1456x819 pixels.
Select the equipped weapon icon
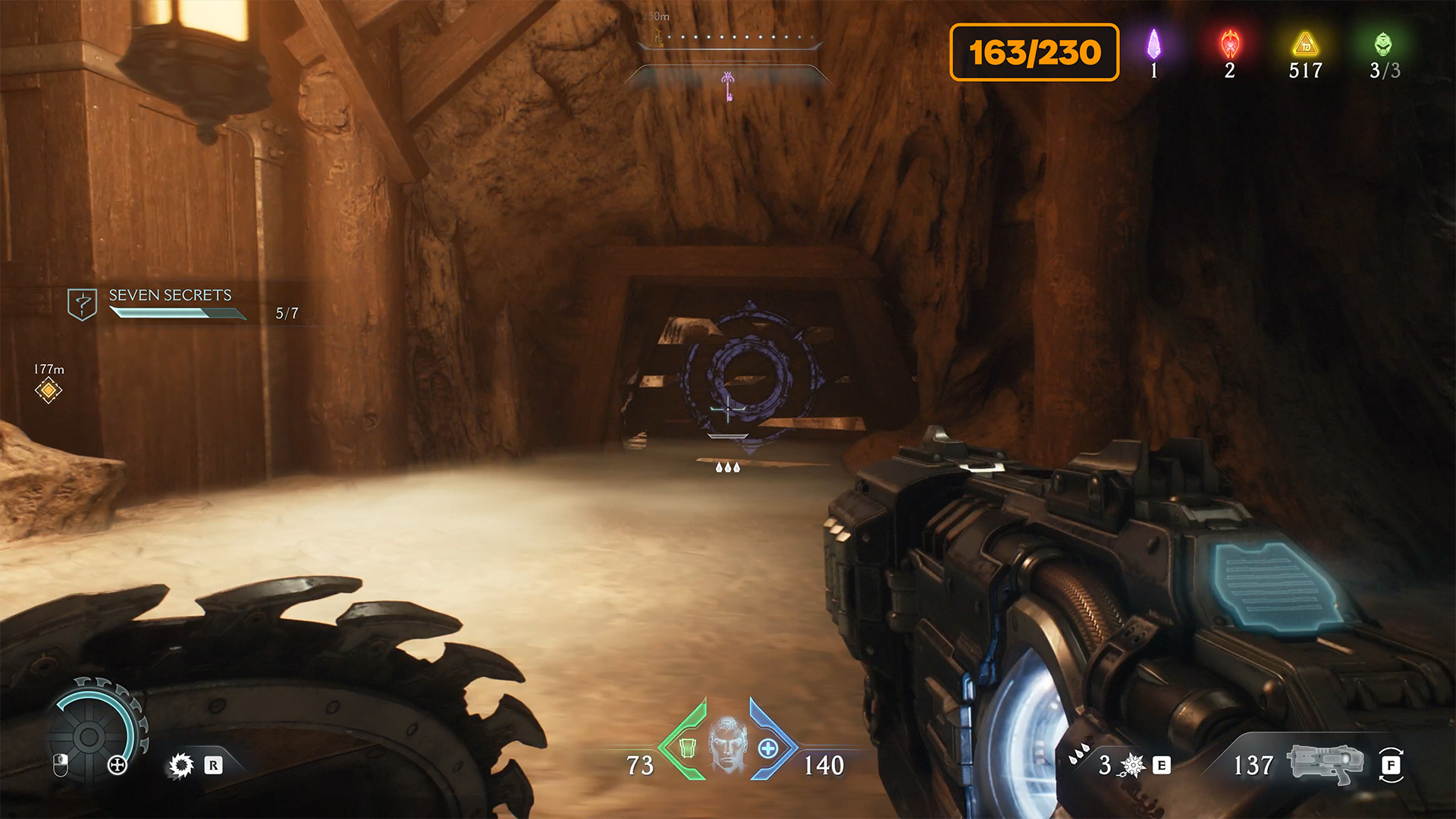[x=1325, y=763]
